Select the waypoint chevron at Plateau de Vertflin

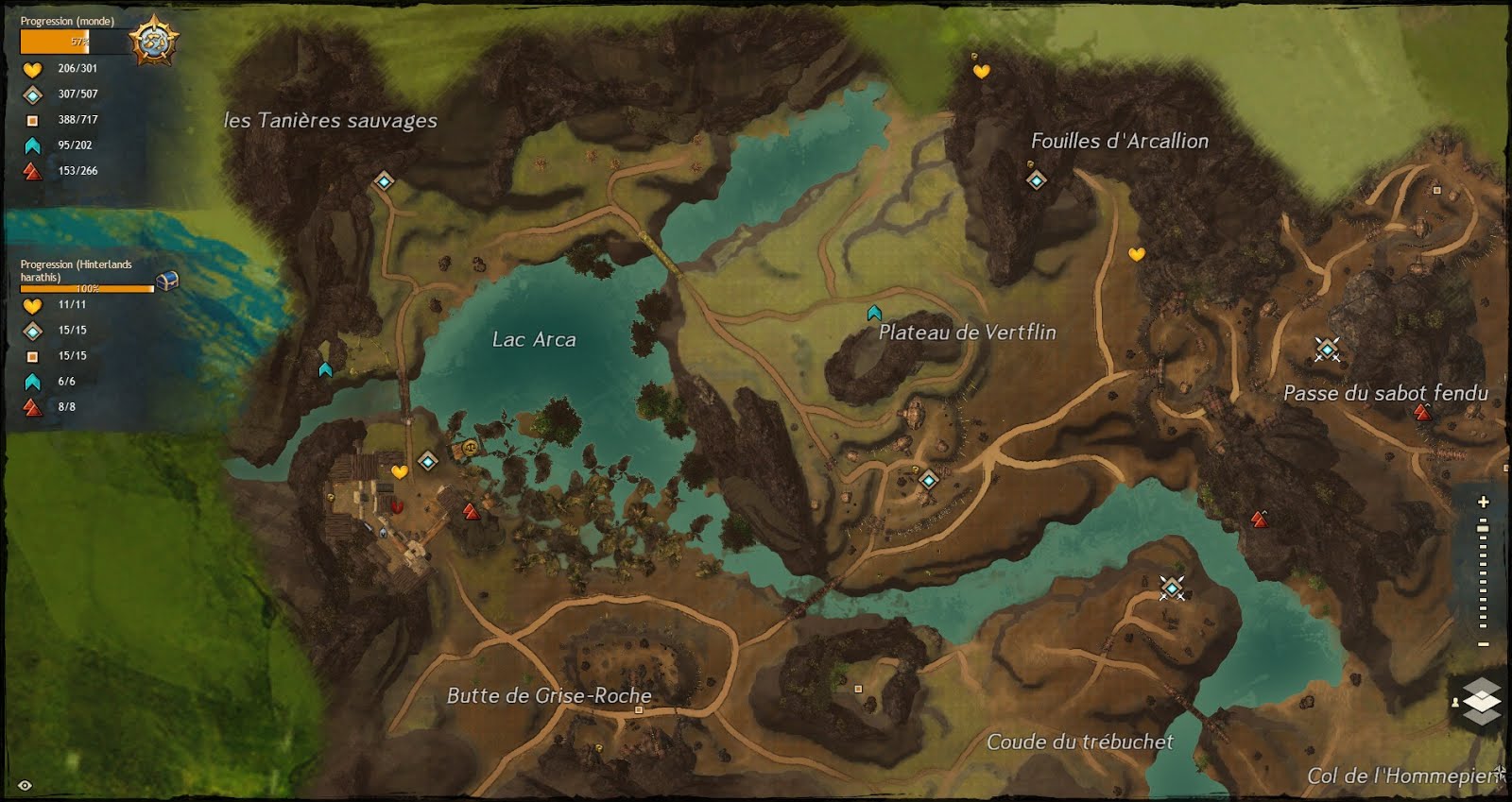874,312
